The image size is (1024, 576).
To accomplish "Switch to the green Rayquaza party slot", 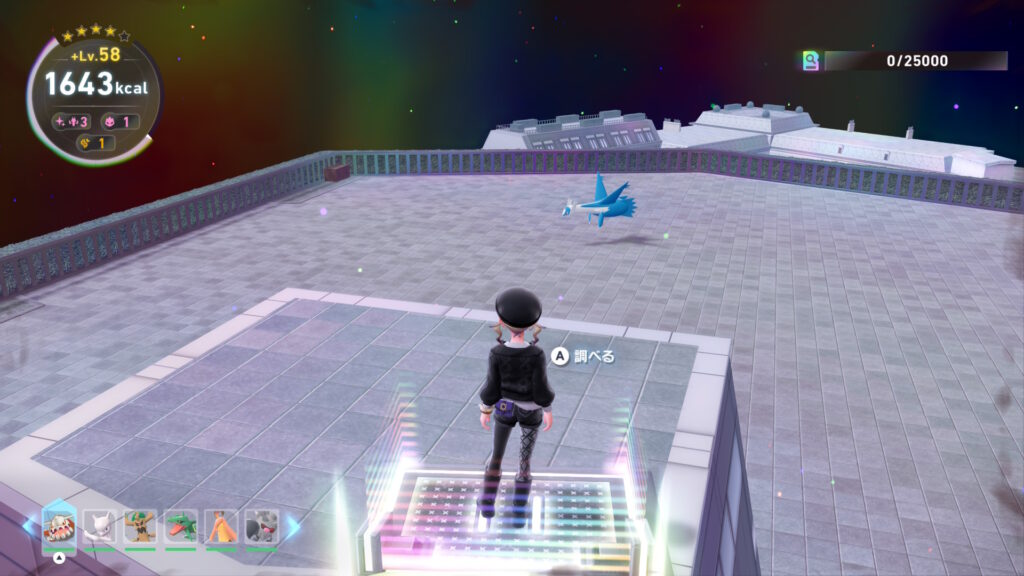I will pyautogui.click(x=181, y=526).
